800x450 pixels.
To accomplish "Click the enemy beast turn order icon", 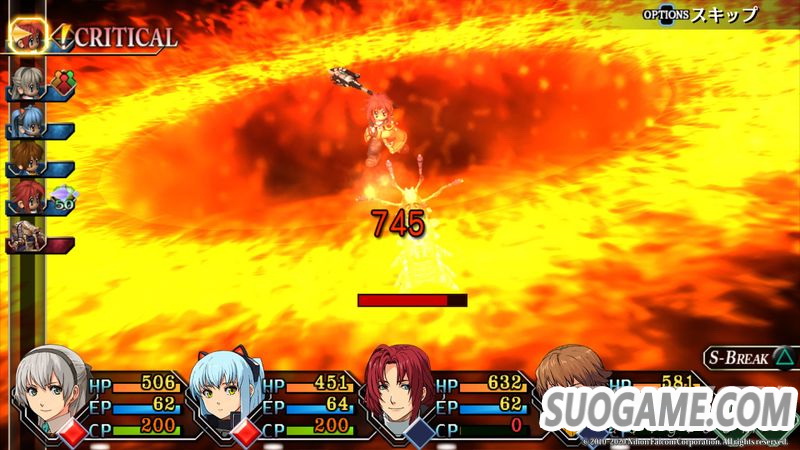I will (27, 236).
